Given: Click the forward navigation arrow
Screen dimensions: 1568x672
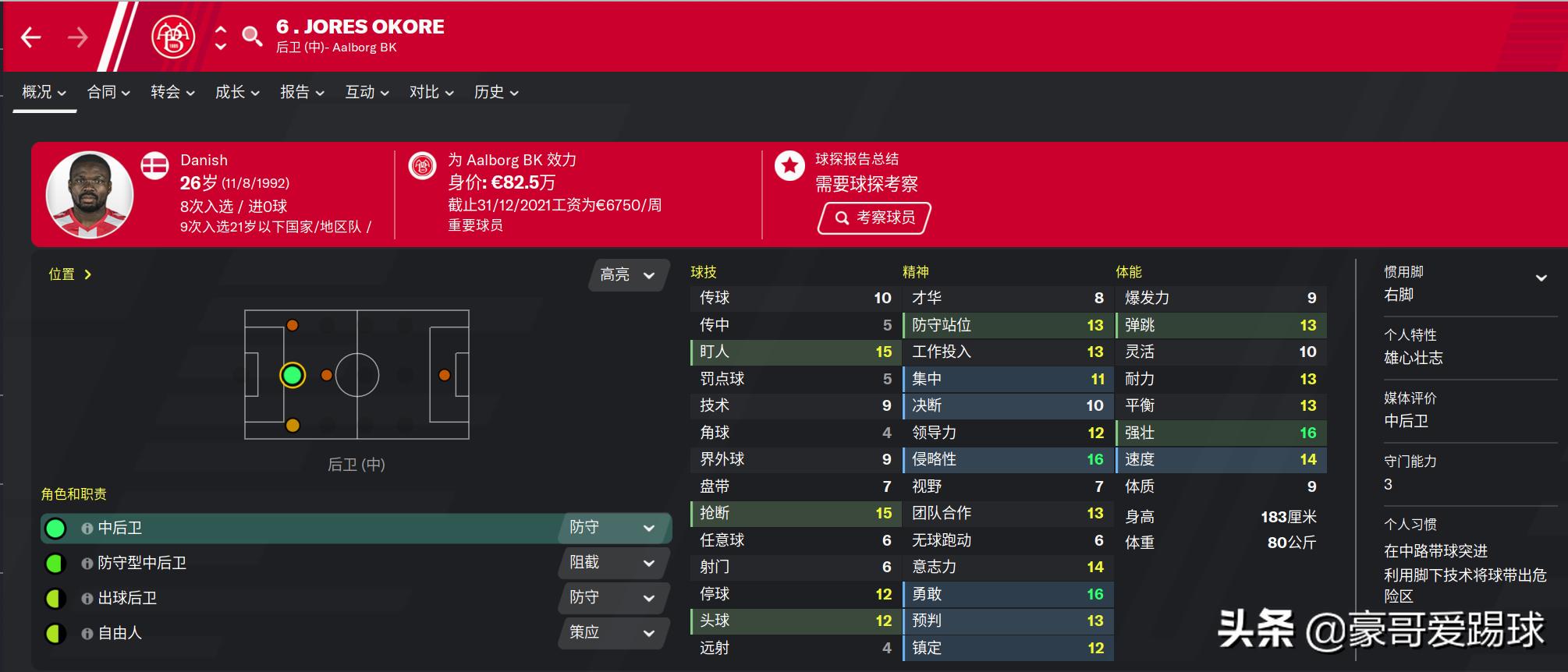Looking at the screenshot, I should pyautogui.click(x=76, y=37).
